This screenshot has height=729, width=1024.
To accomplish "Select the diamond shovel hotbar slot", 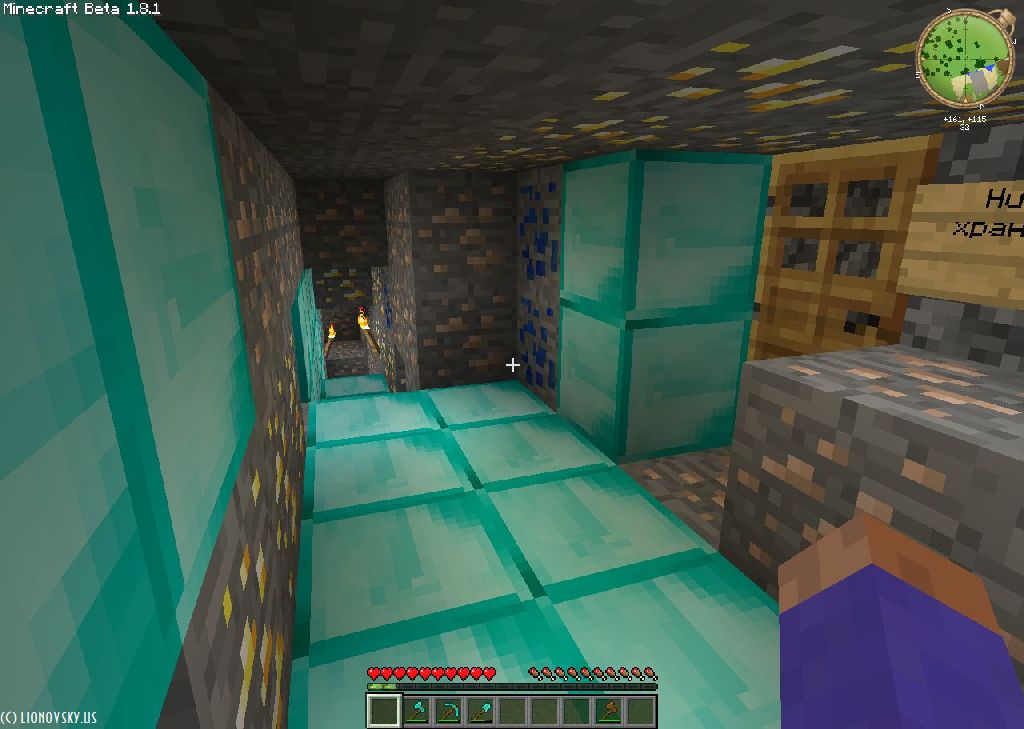I will coord(480,711).
